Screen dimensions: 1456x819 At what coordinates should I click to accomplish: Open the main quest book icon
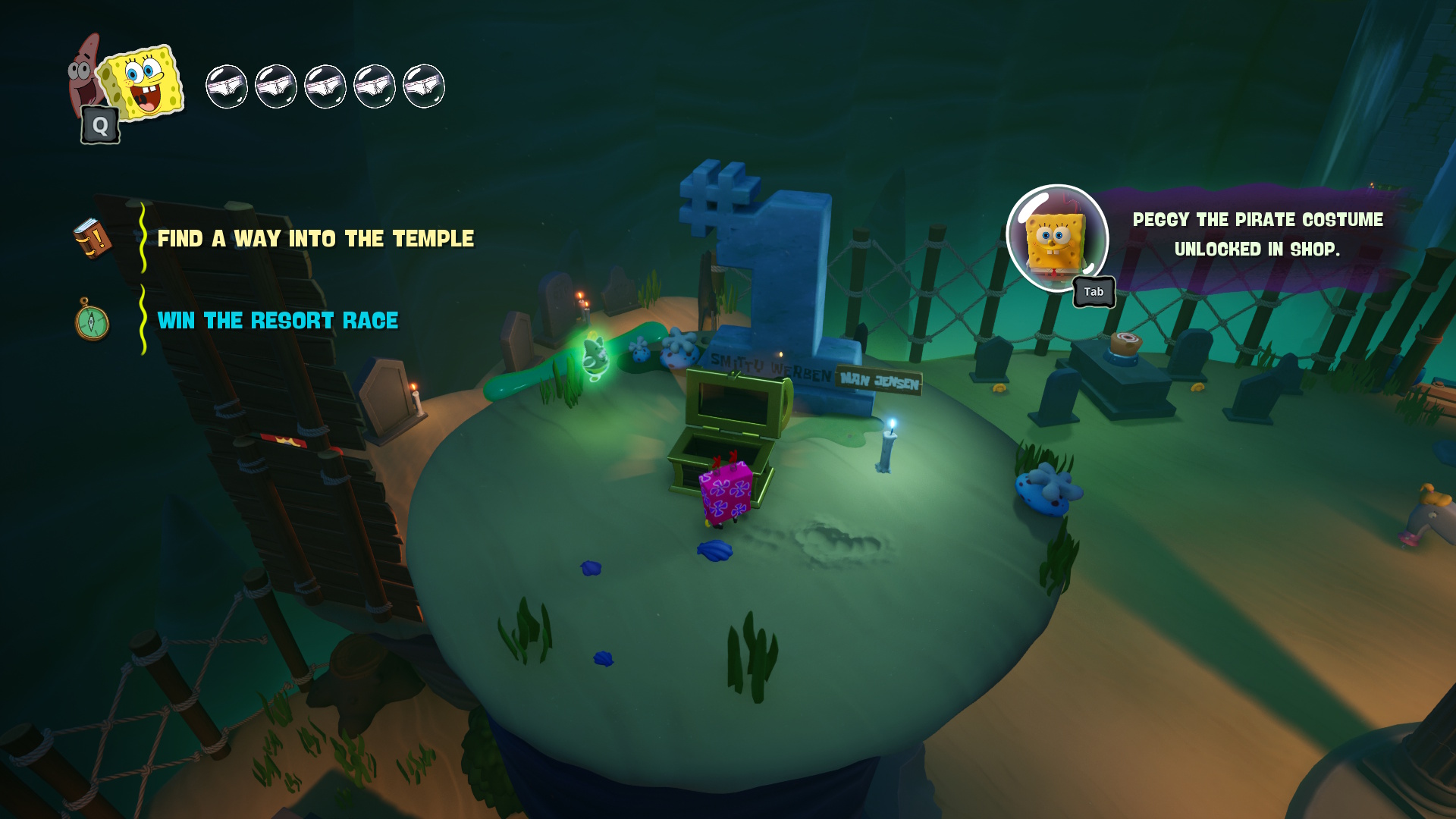[93, 238]
